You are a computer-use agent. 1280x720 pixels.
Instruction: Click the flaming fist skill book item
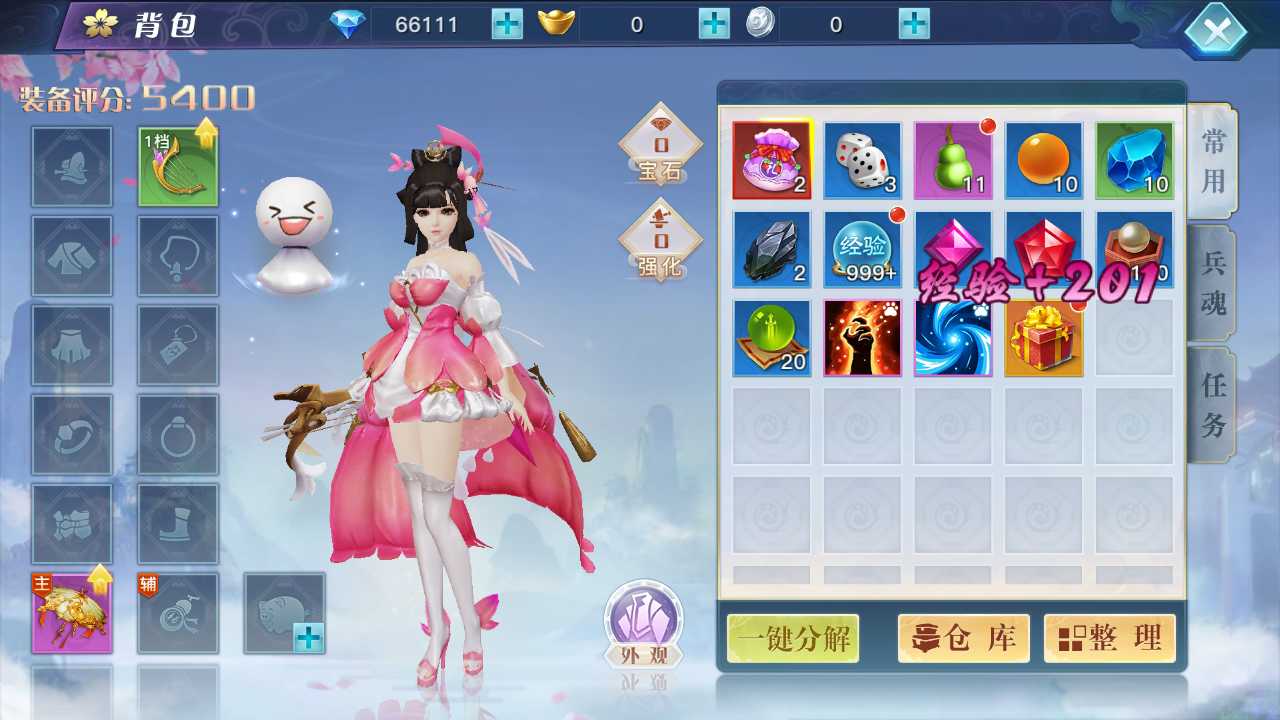(862, 338)
